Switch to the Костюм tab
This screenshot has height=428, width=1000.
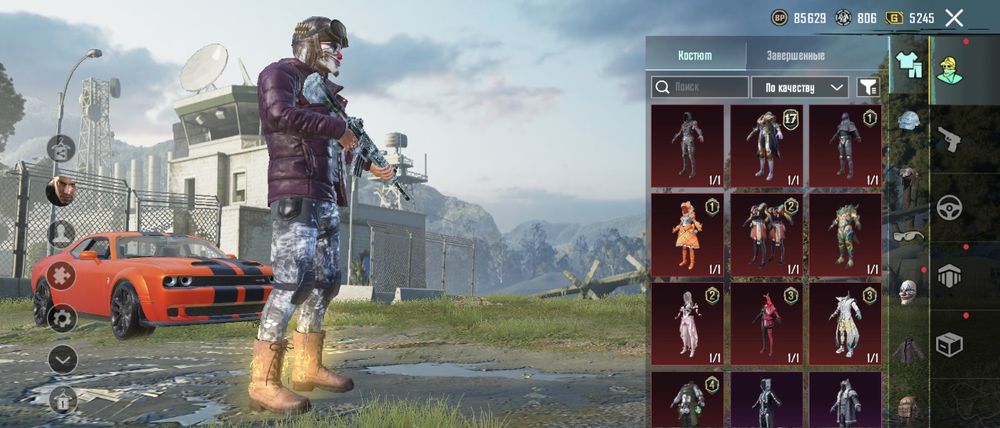click(x=695, y=56)
